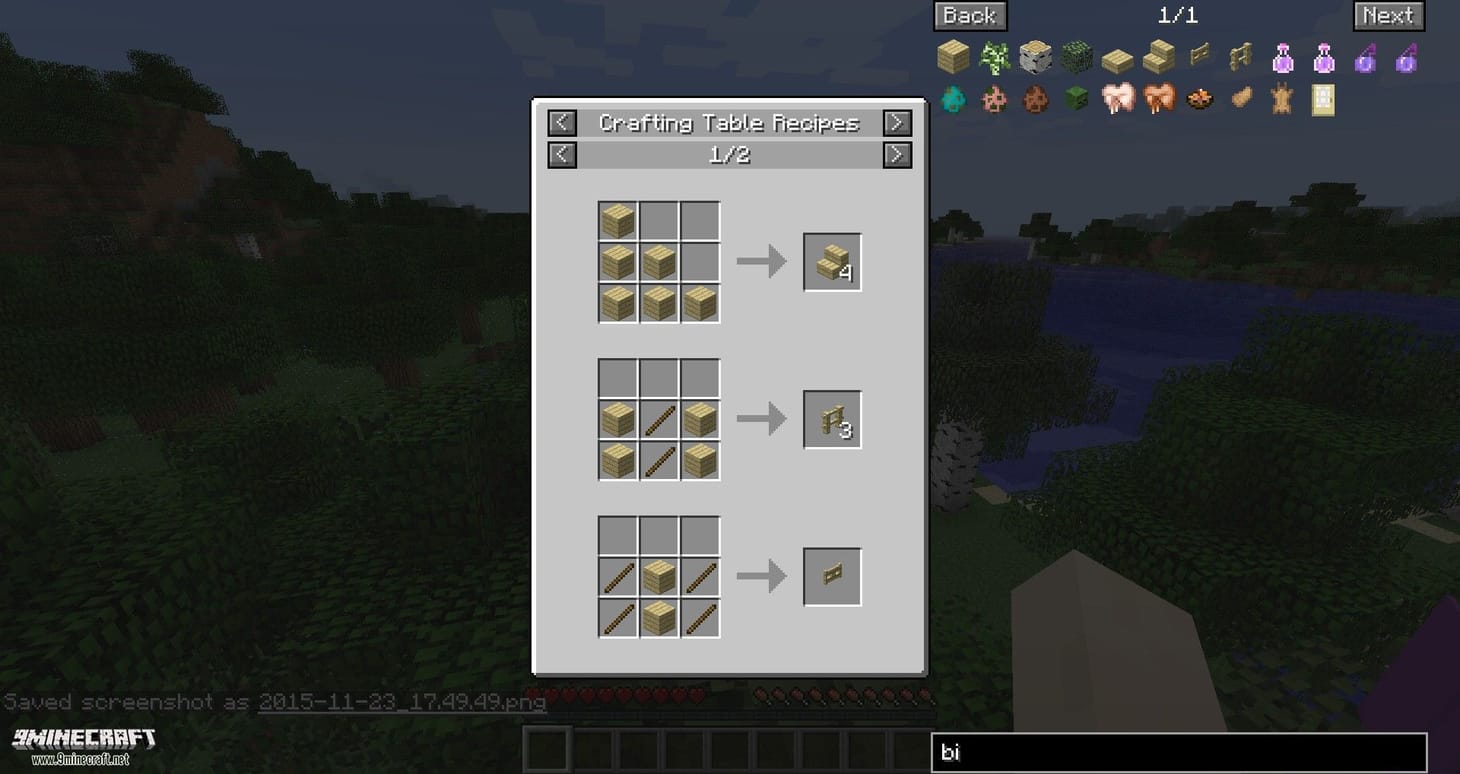Select the oak wood planks item

(952, 57)
